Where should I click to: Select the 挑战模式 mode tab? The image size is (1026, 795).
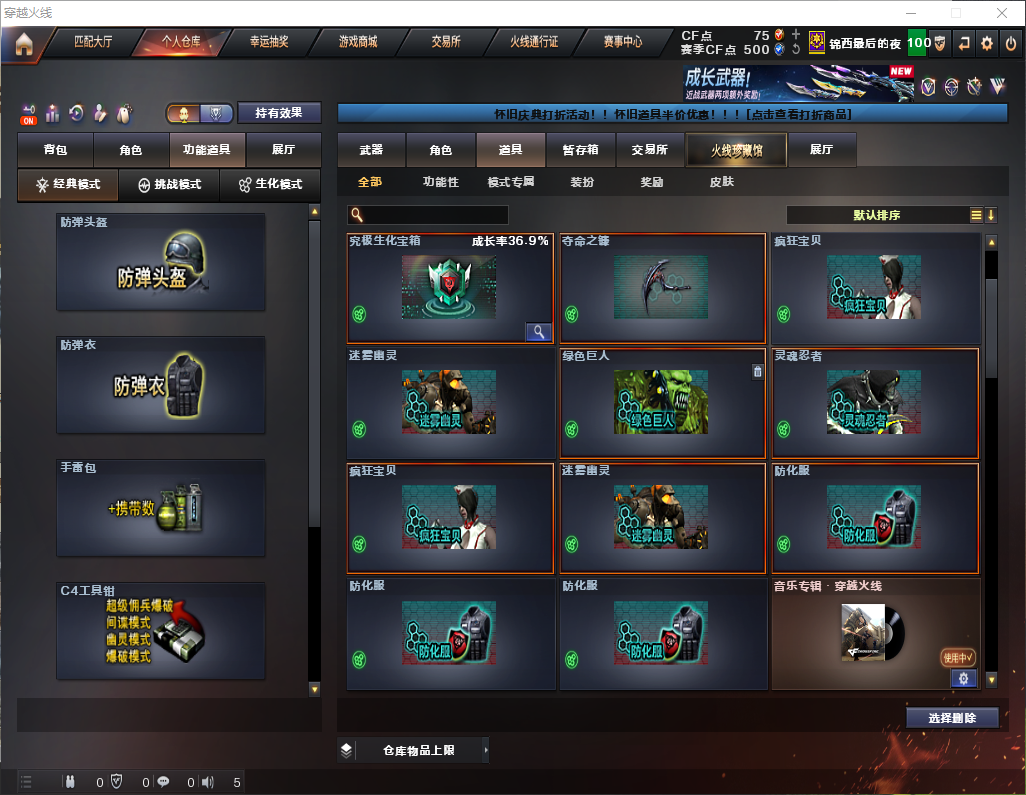[169, 185]
